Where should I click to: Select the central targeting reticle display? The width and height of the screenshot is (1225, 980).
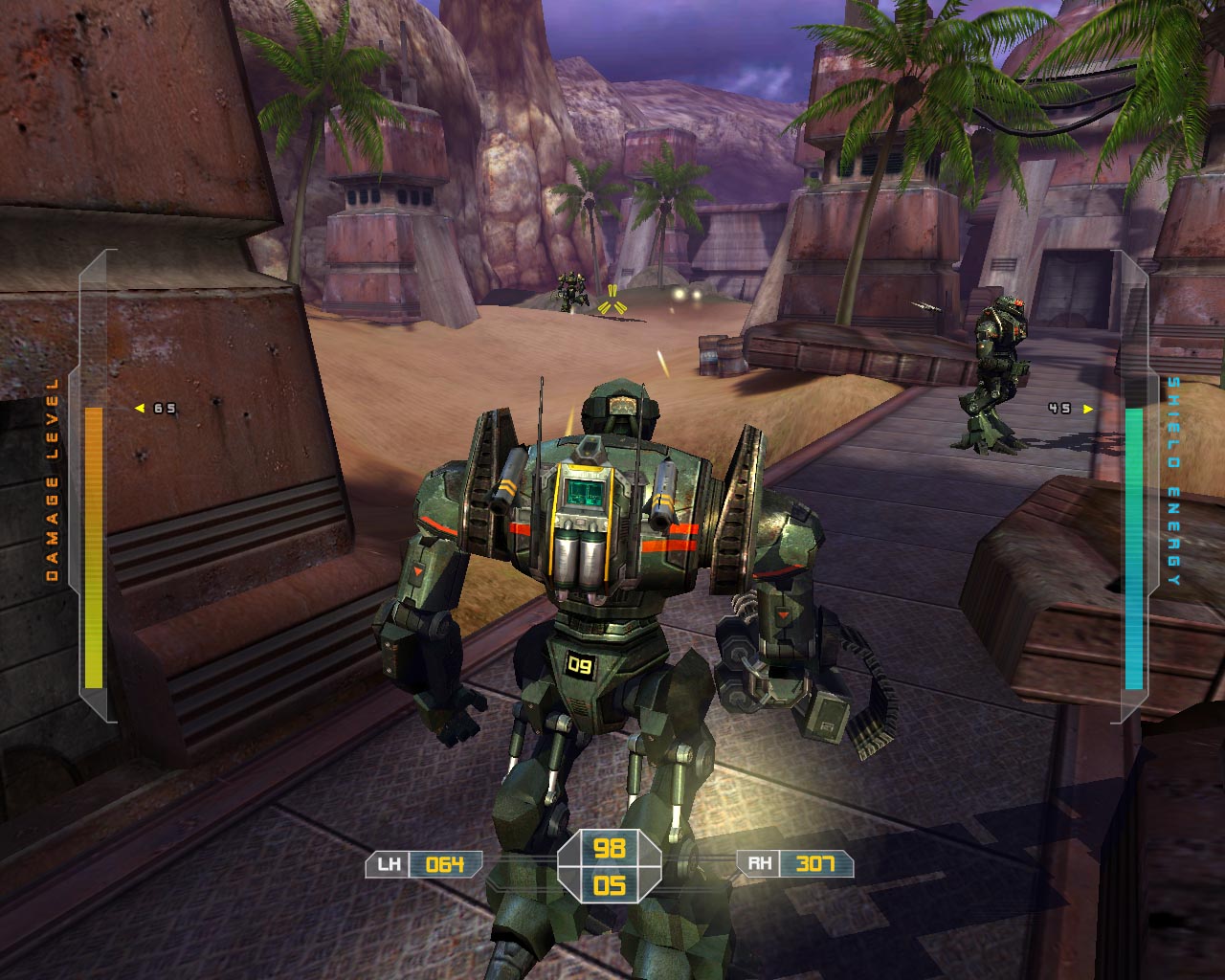(x=611, y=866)
